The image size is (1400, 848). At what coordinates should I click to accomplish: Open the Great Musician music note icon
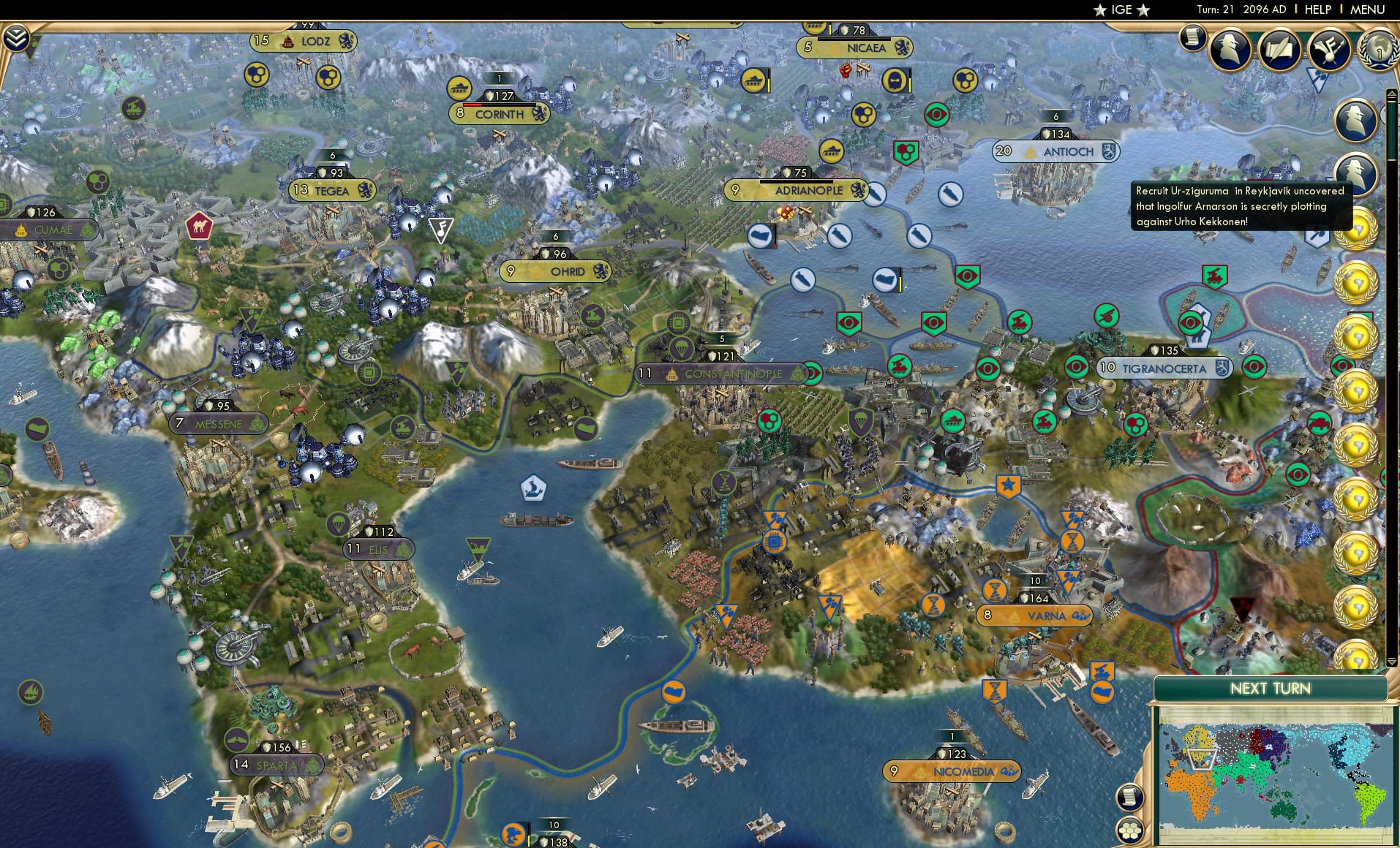1329,51
